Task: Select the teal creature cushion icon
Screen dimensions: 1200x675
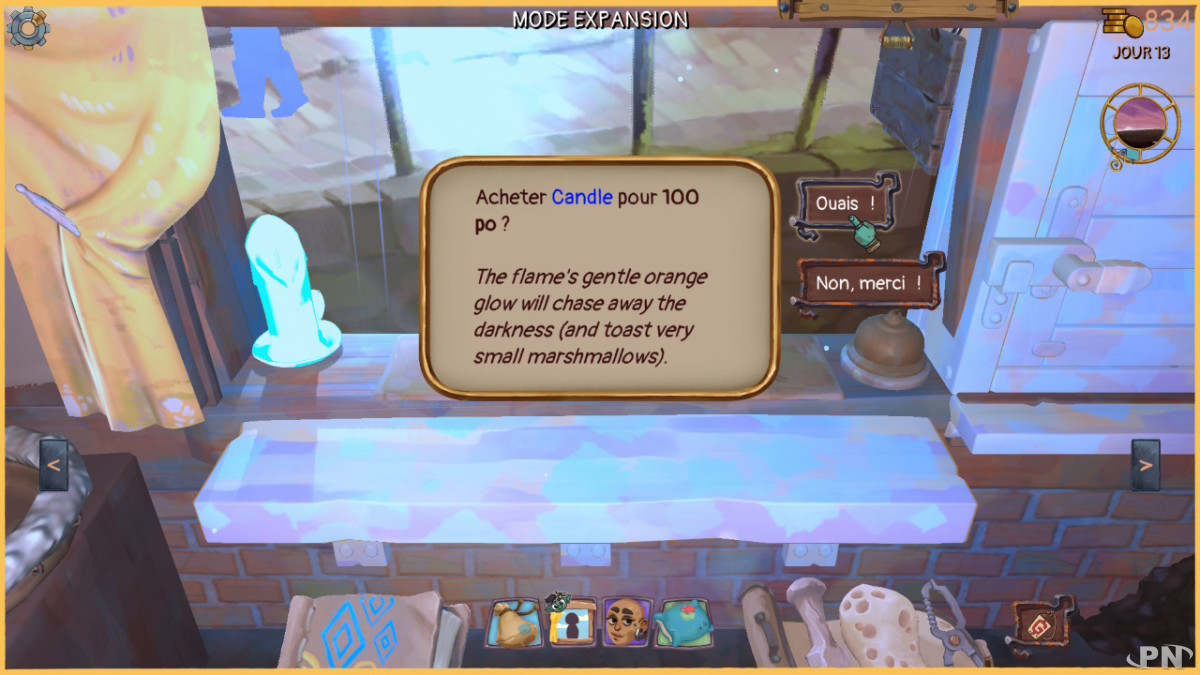Action: point(684,622)
